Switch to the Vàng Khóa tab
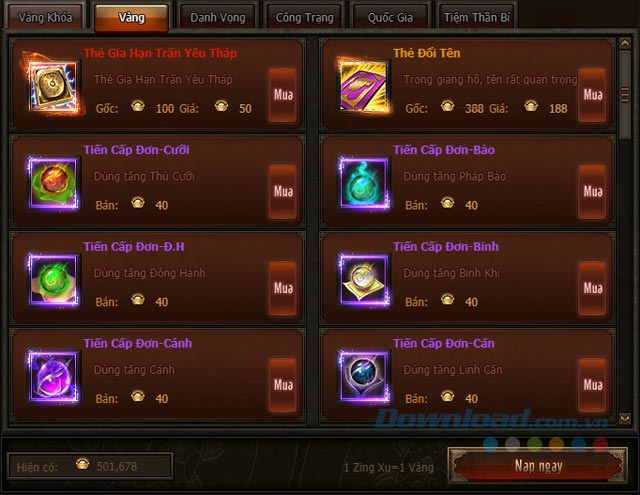Image resolution: width=640 pixels, height=495 pixels. click(45, 17)
